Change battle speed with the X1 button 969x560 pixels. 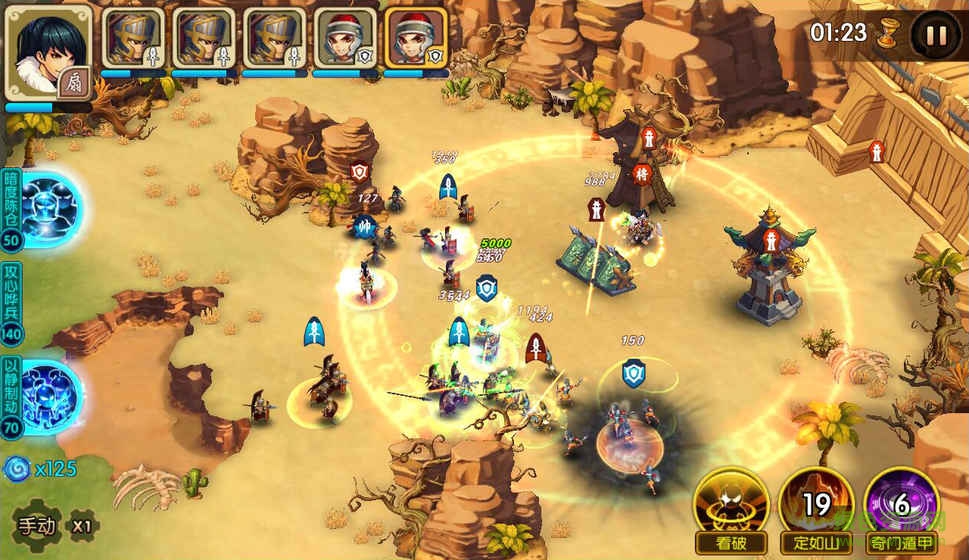[x=83, y=524]
